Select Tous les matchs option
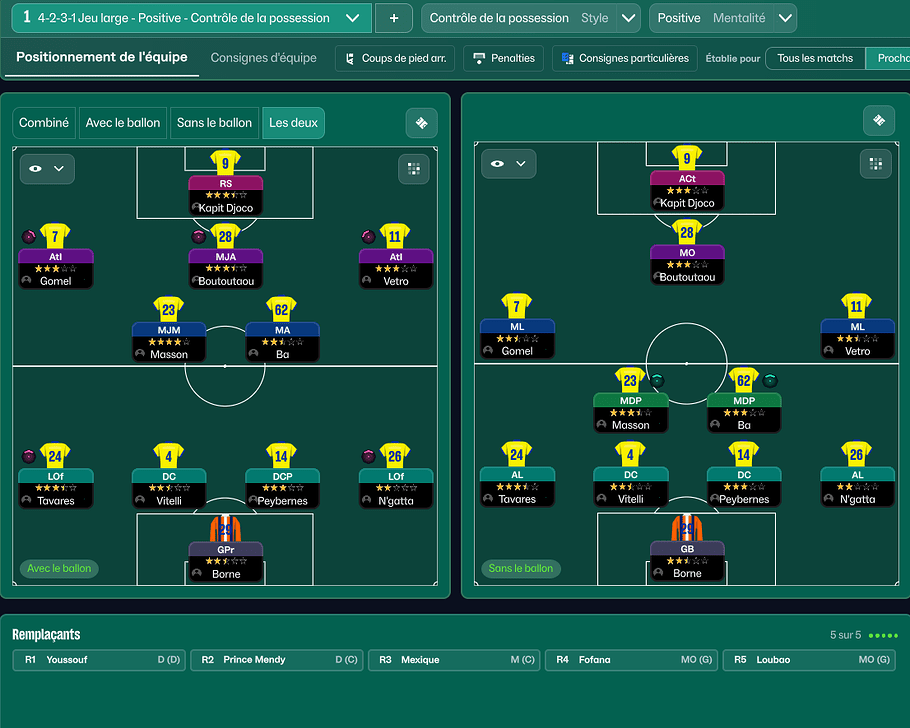Image resolution: width=910 pixels, height=728 pixels. tap(815, 58)
